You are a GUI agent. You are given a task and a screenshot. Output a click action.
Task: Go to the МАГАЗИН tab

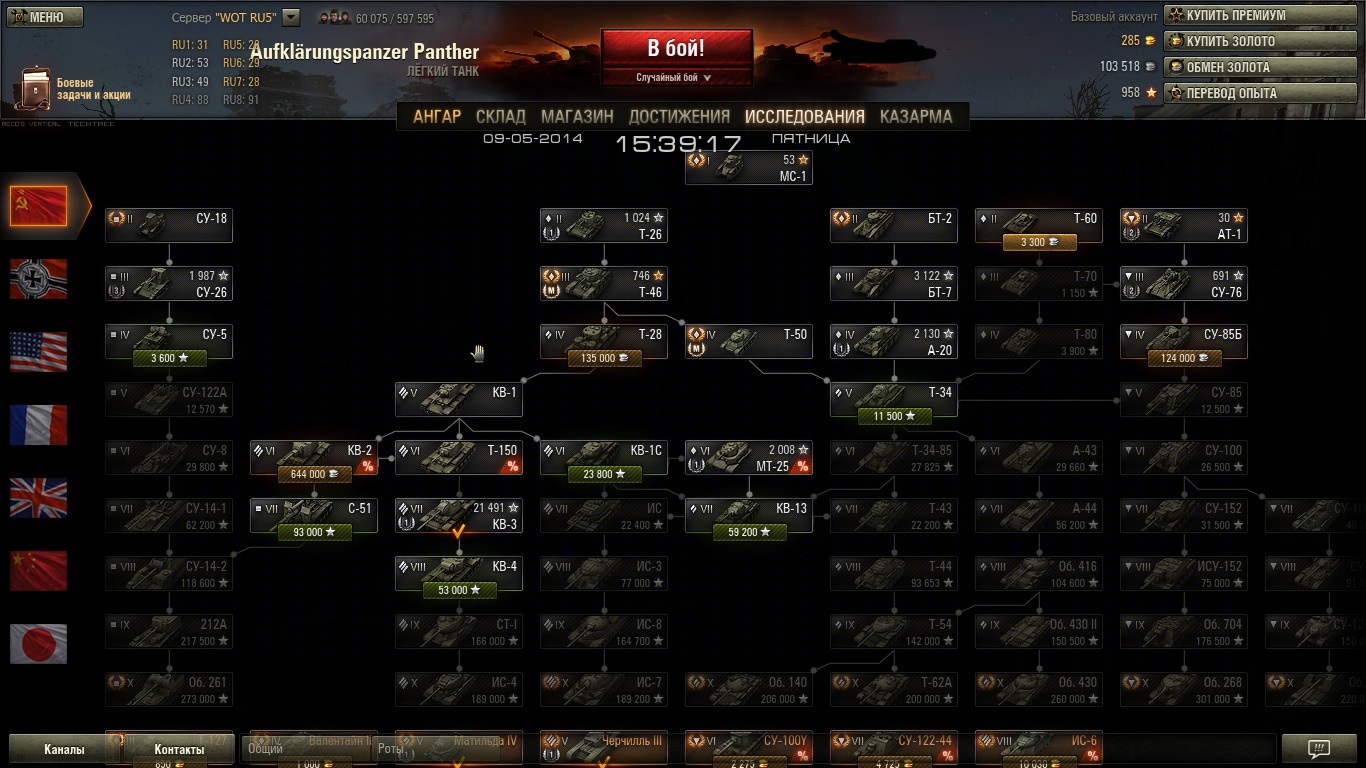(x=577, y=116)
